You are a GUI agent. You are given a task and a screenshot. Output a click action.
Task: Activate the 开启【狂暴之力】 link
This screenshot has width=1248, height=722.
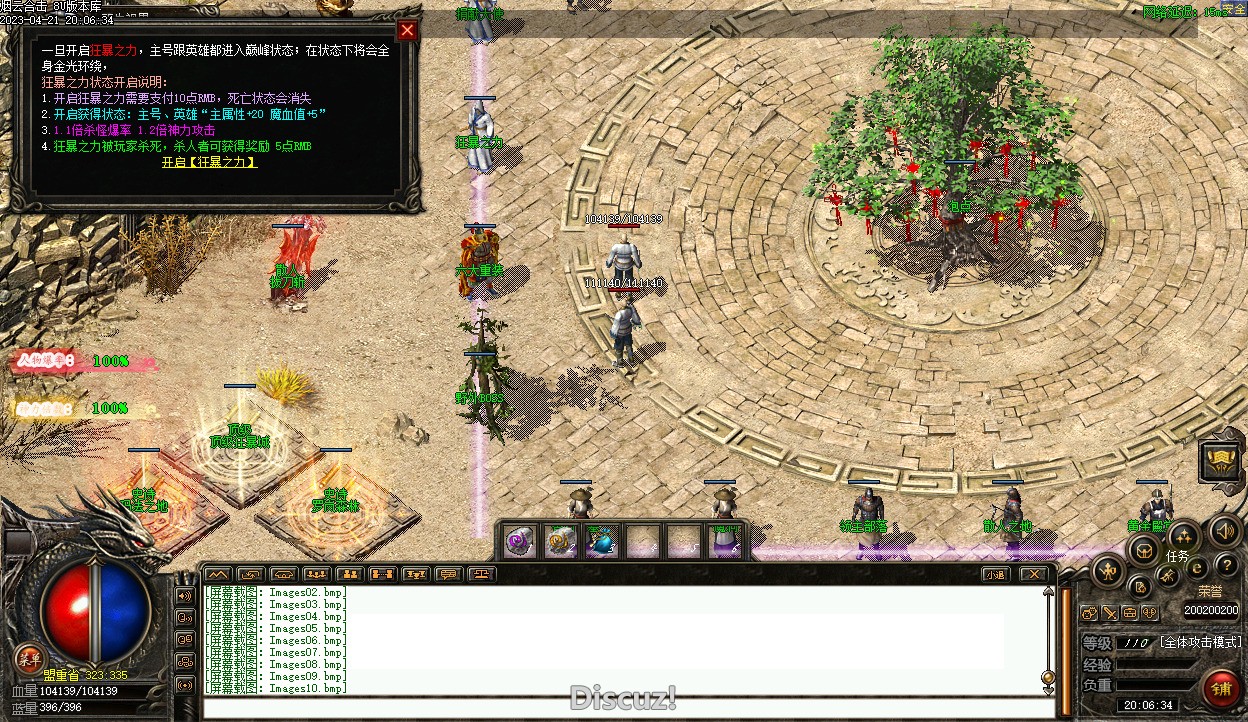[x=209, y=162]
